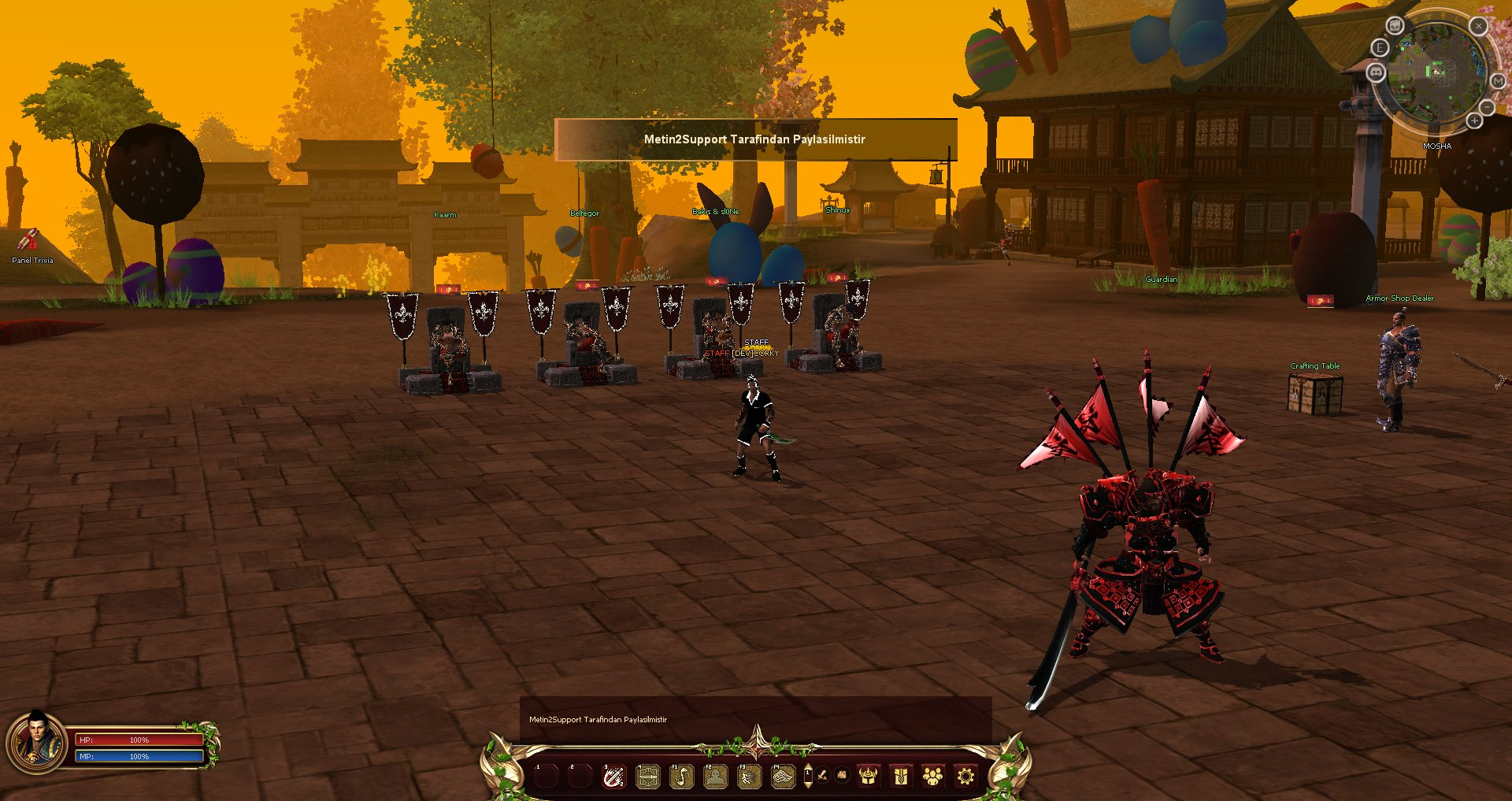This screenshot has height=801, width=1512.
Task: Trigger the F1 swirl skill
Action: click(x=681, y=777)
